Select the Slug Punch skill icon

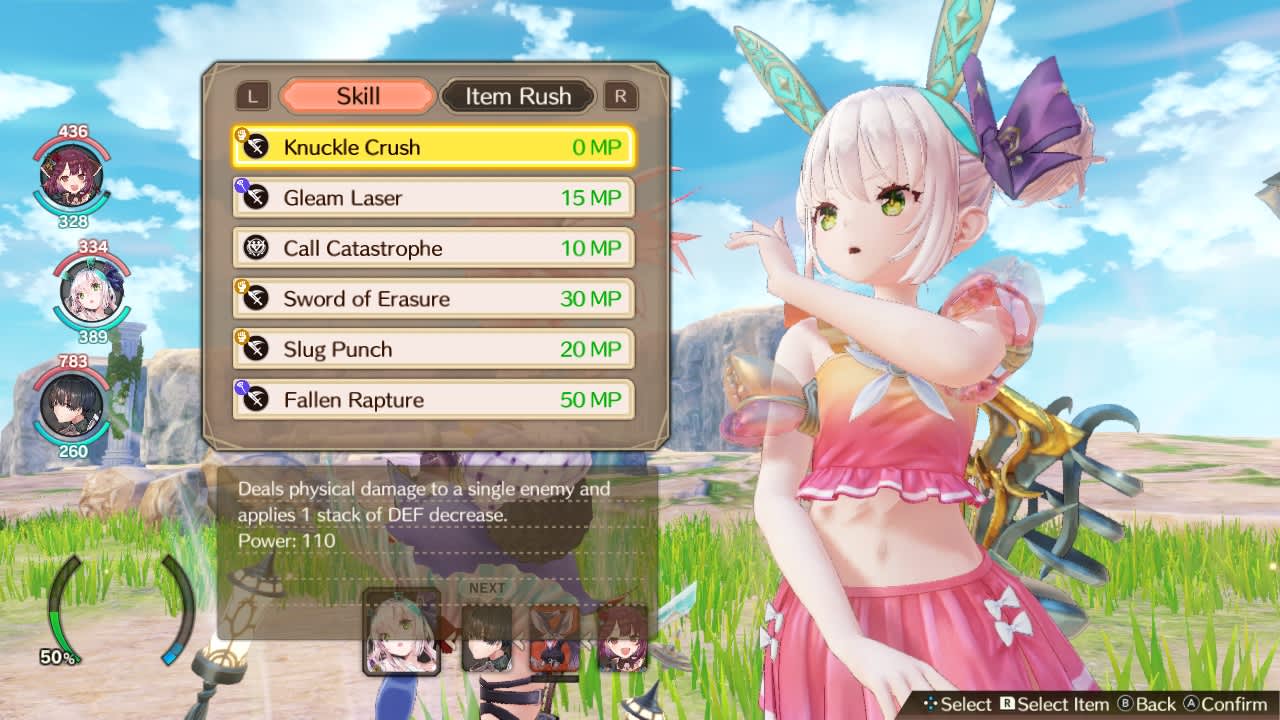tap(253, 349)
